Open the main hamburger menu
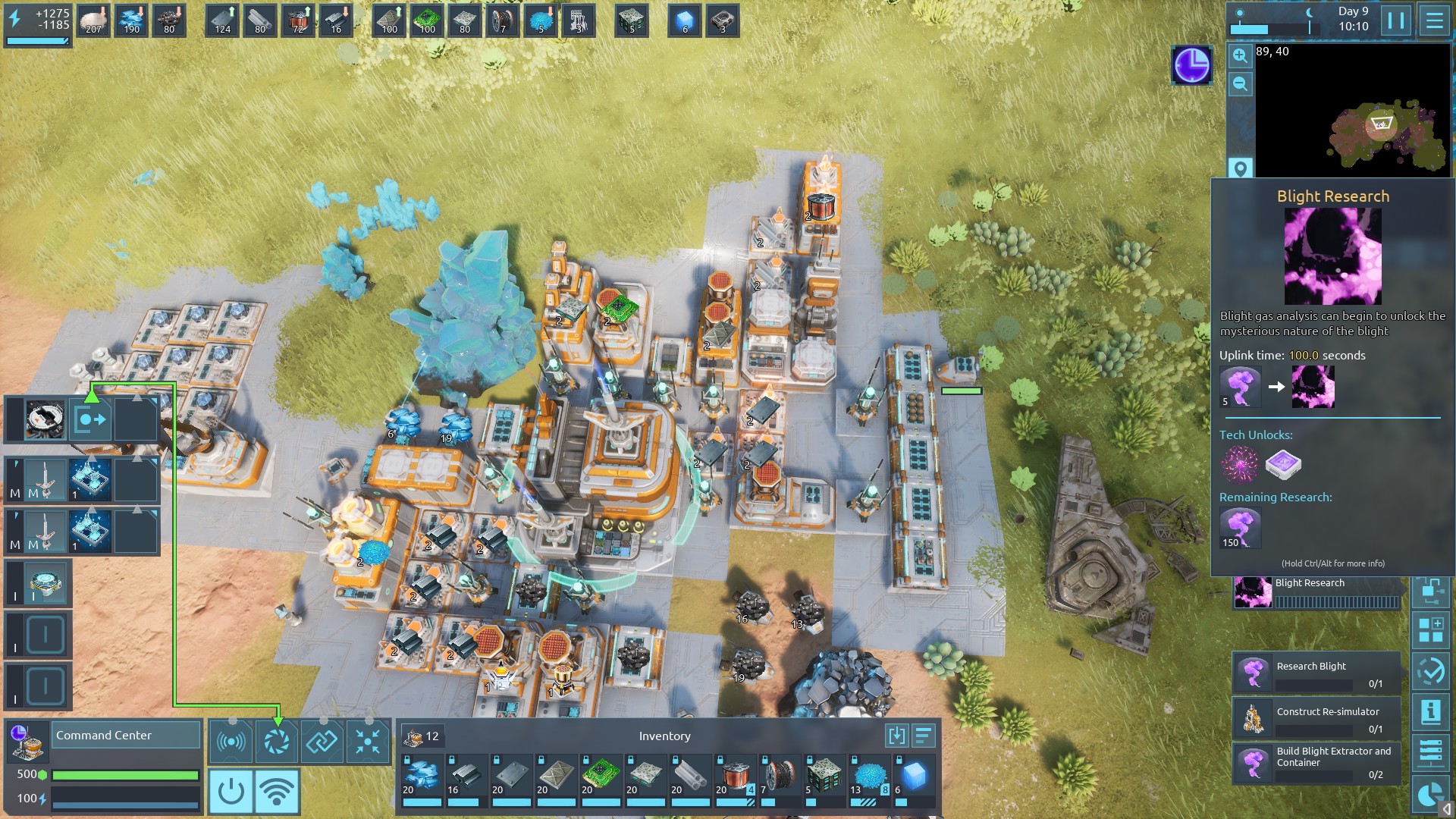The image size is (1456, 819). pos(1434,20)
